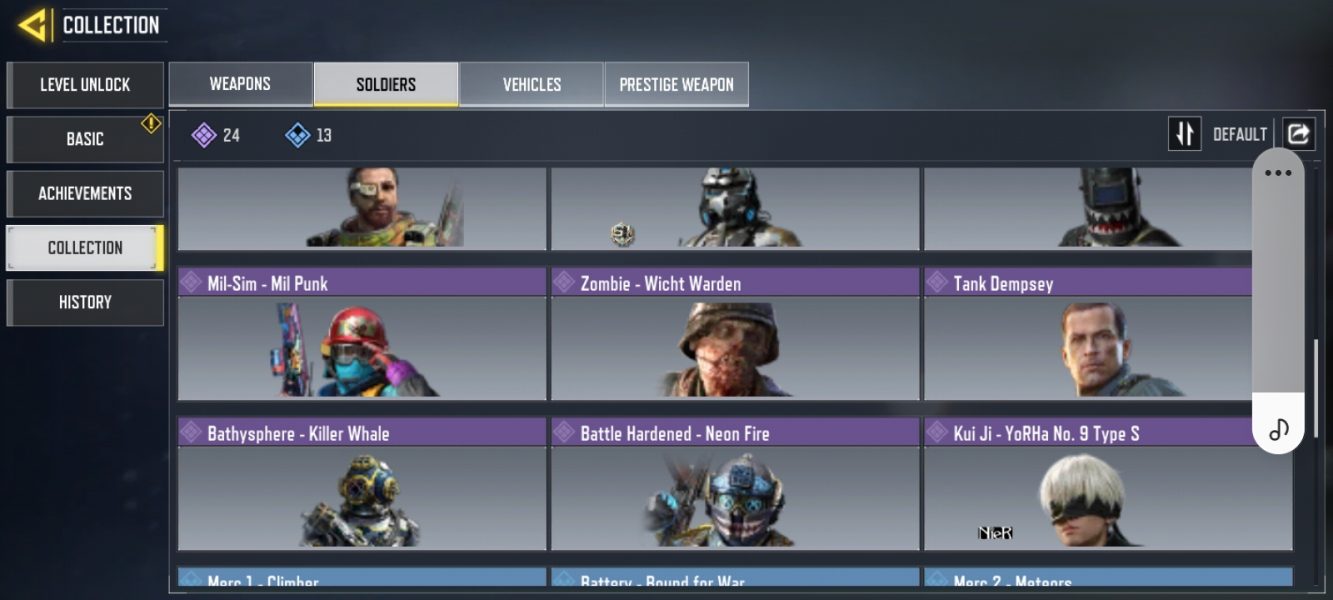Switch to the Vehicles tab
Image resolution: width=1333 pixels, height=600 pixels.
(531, 84)
